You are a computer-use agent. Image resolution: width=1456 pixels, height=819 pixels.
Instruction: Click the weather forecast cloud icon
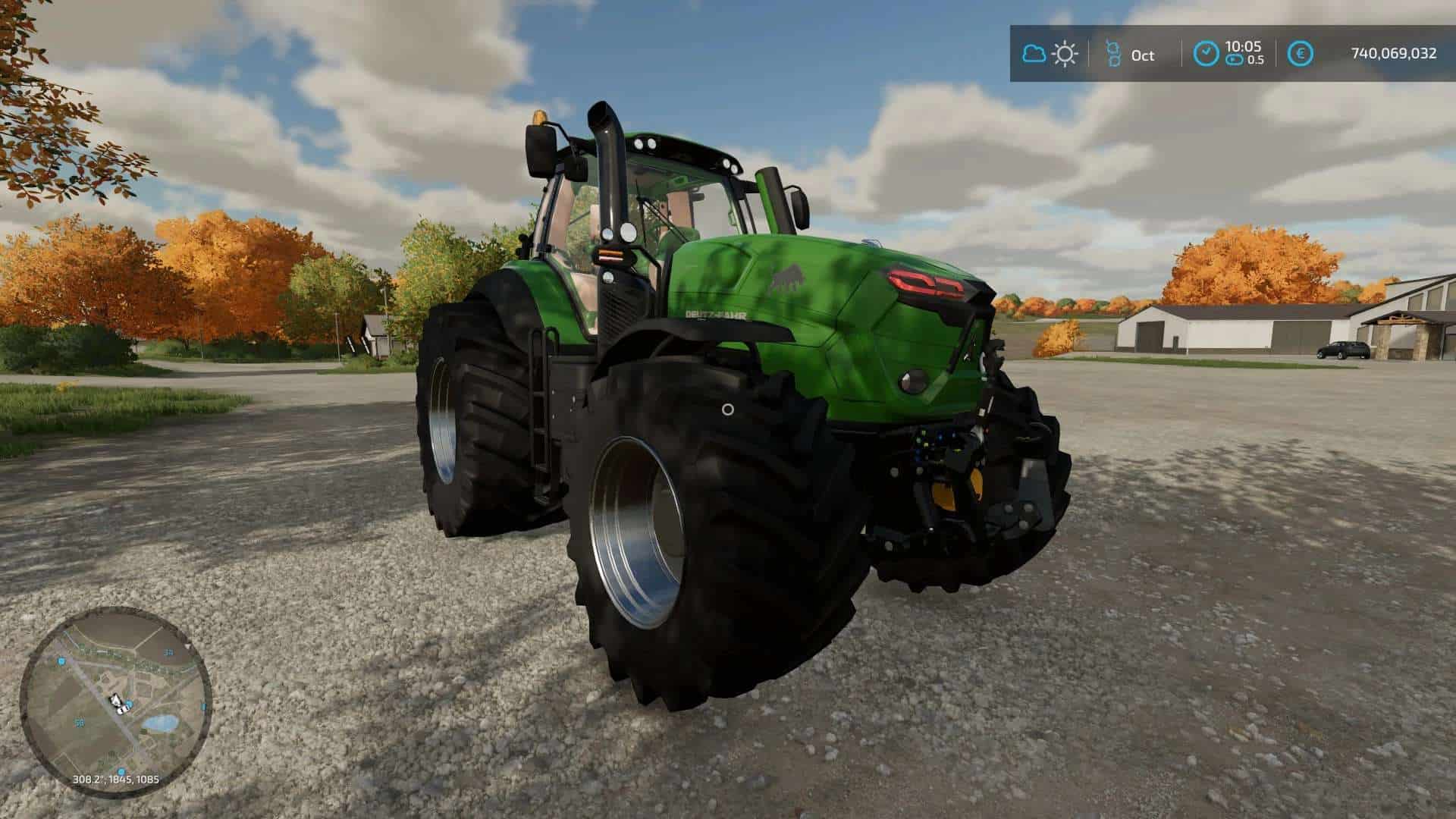pos(1034,54)
